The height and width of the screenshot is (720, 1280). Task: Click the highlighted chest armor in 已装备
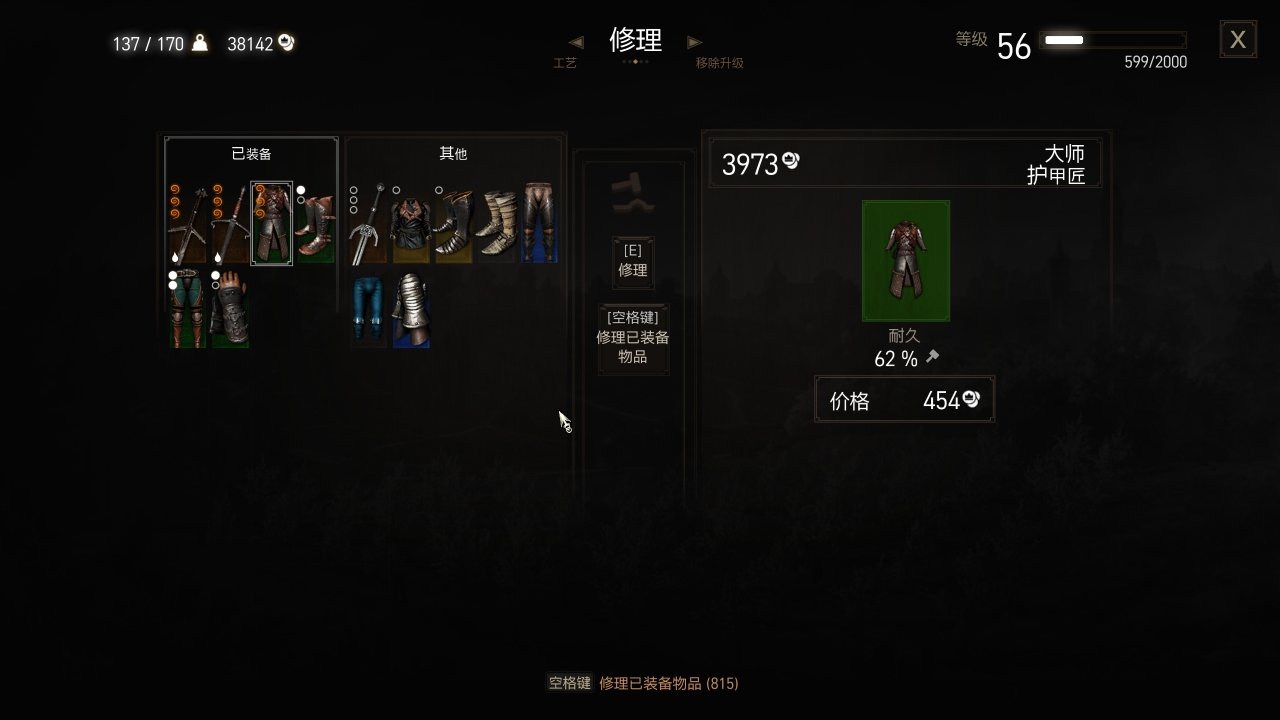point(271,223)
